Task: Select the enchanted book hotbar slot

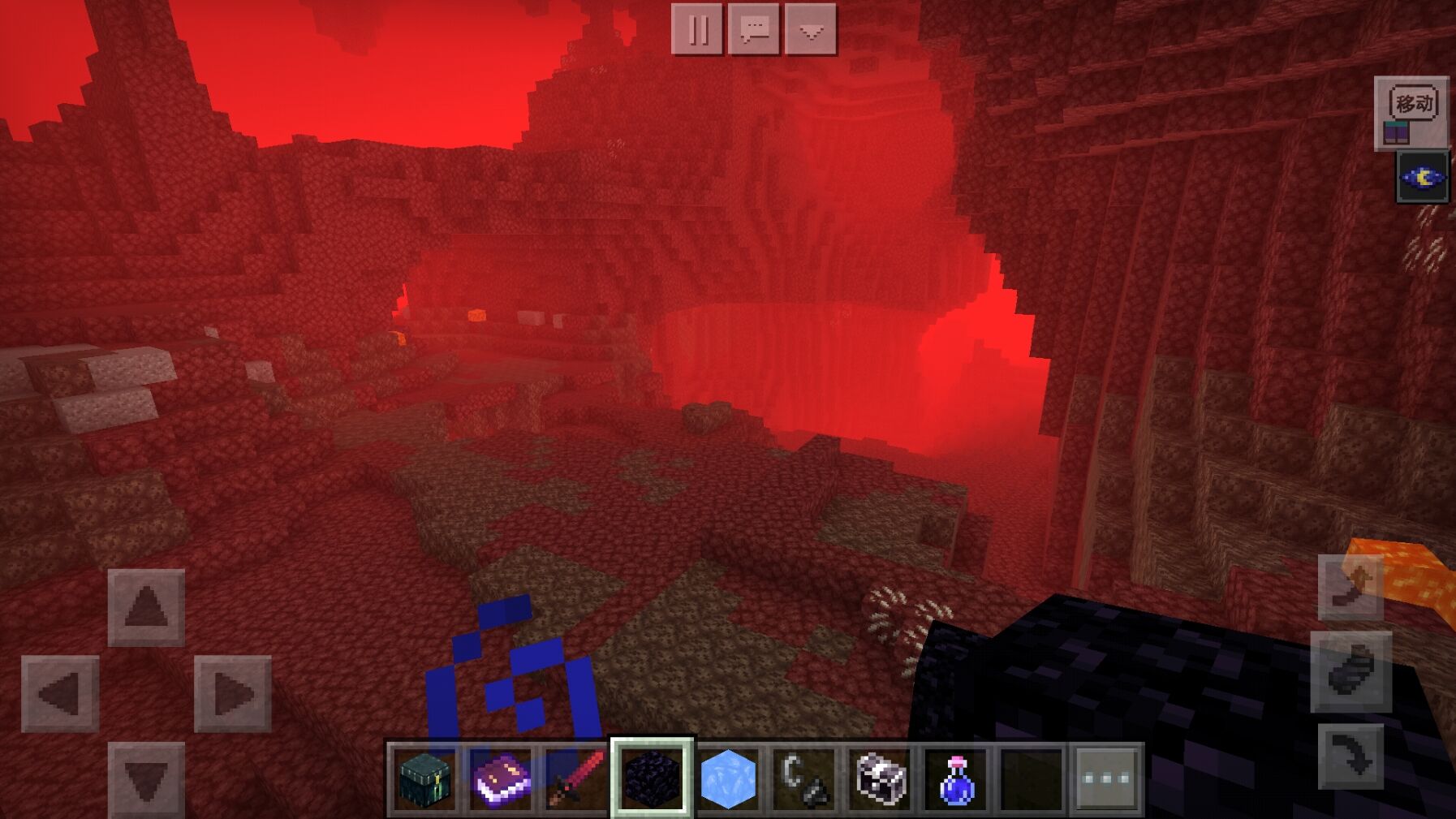Action: pos(501,779)
